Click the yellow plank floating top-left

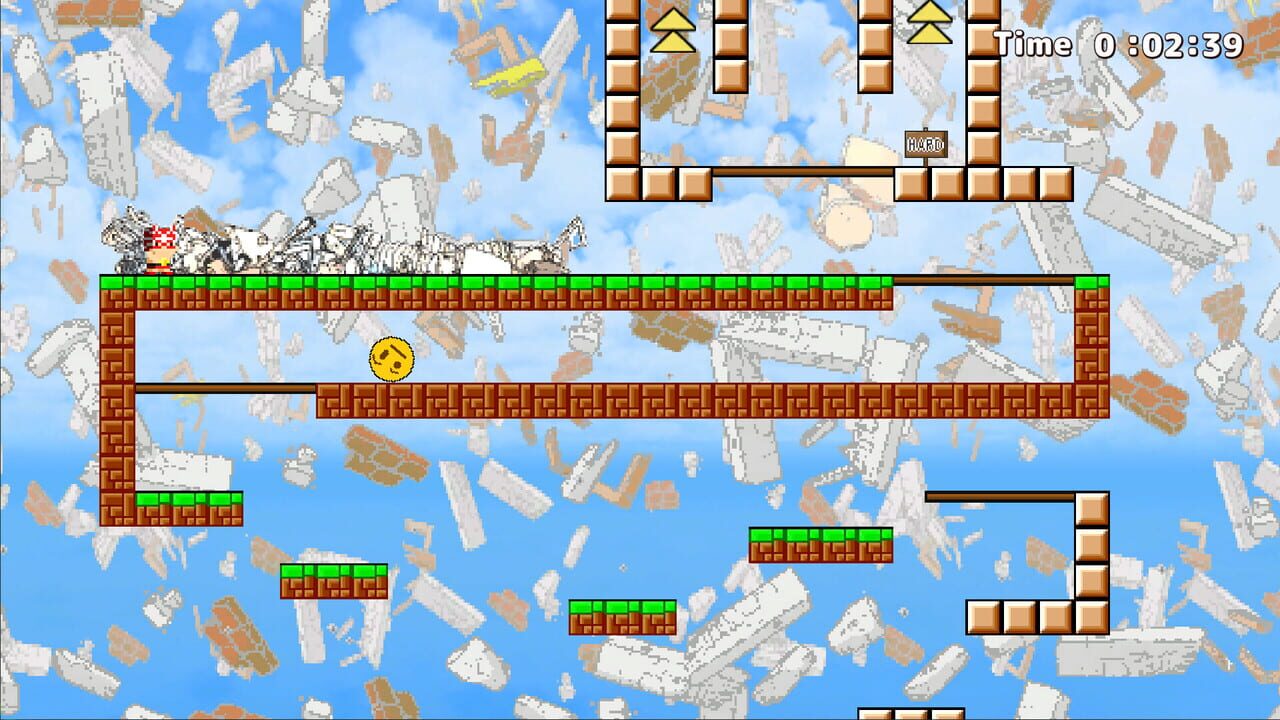tap(510, 75)
